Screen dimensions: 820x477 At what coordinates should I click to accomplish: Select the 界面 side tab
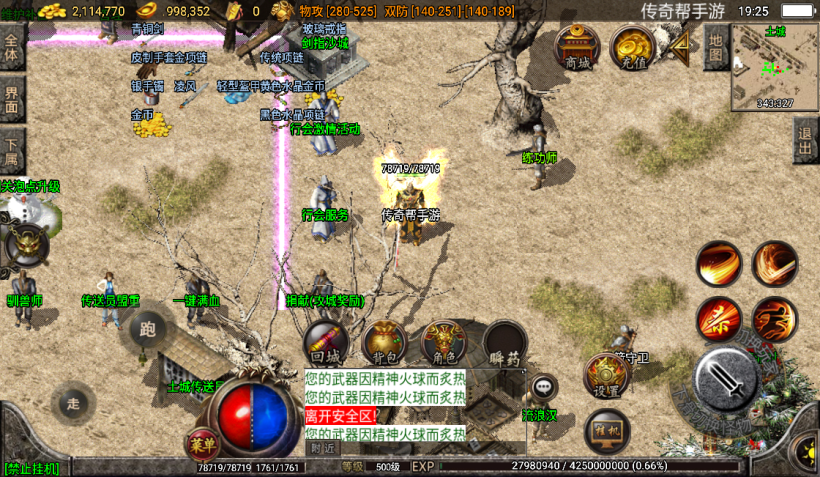(x=12, y=98)
